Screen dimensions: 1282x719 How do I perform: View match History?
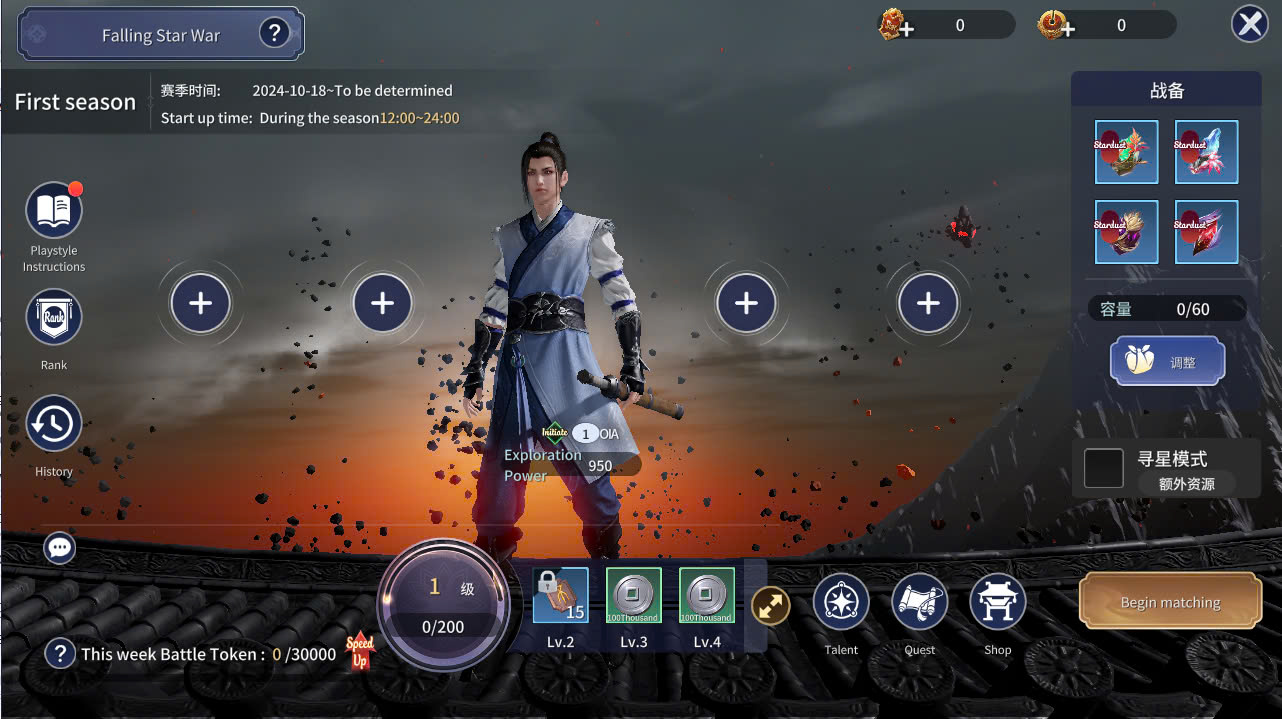pyautogui.click(x=54, y=425)
